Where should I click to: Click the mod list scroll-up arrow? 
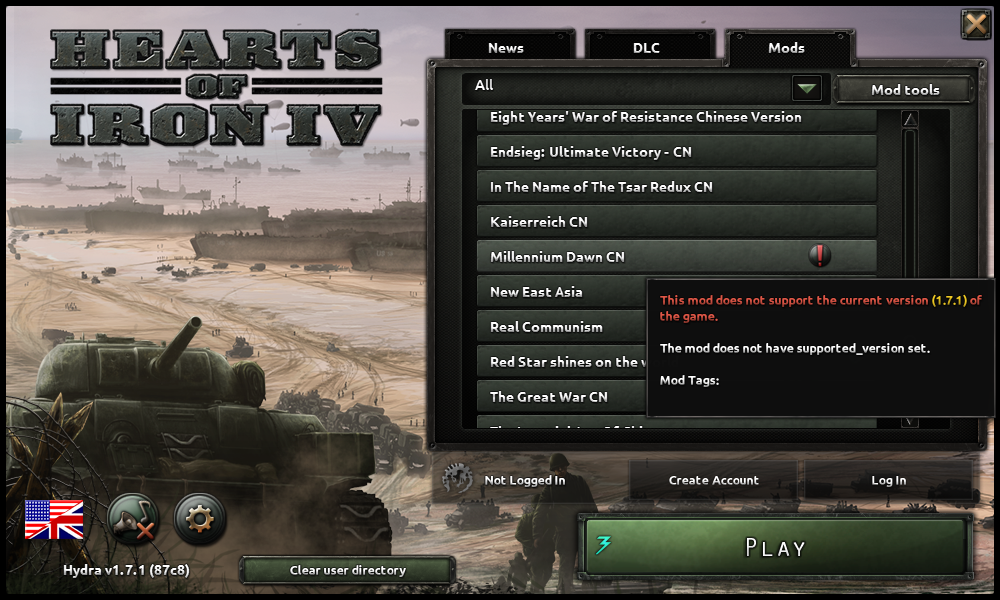coord(910,120)
